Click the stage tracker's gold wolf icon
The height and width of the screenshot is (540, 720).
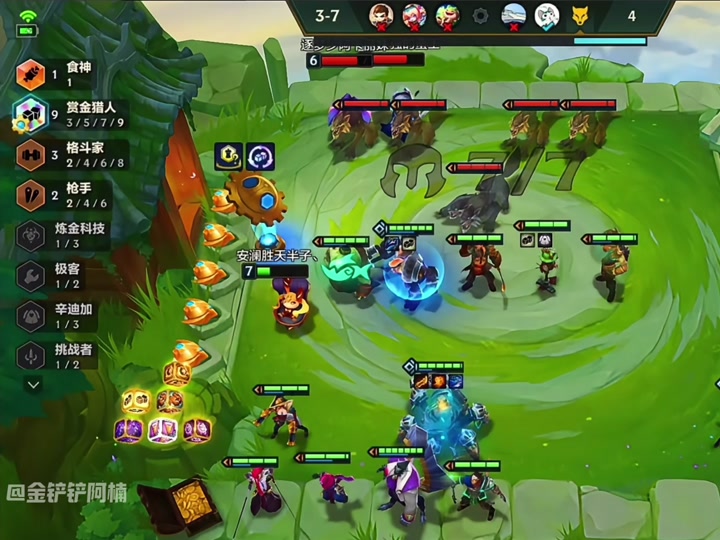click(579, 15)
